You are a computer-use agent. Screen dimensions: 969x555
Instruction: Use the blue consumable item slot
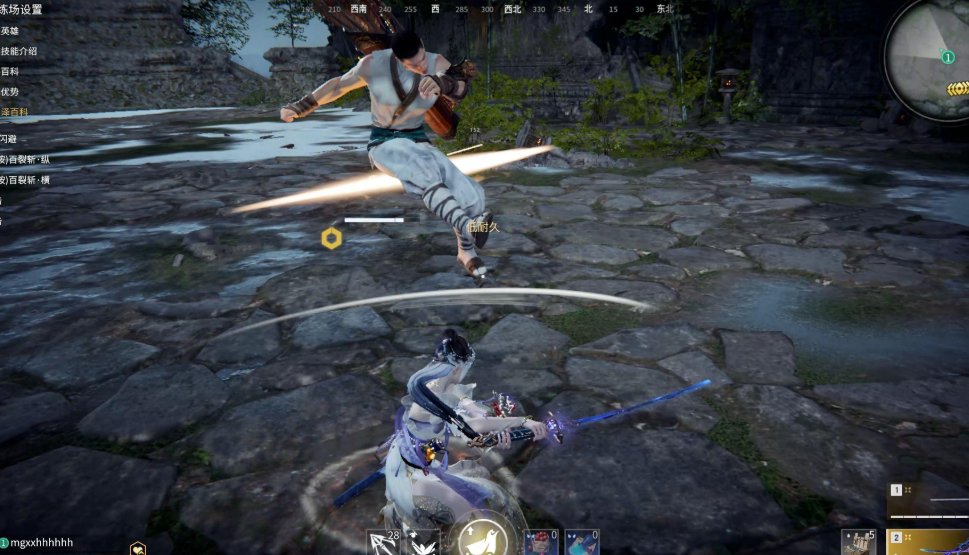point(581,542)
